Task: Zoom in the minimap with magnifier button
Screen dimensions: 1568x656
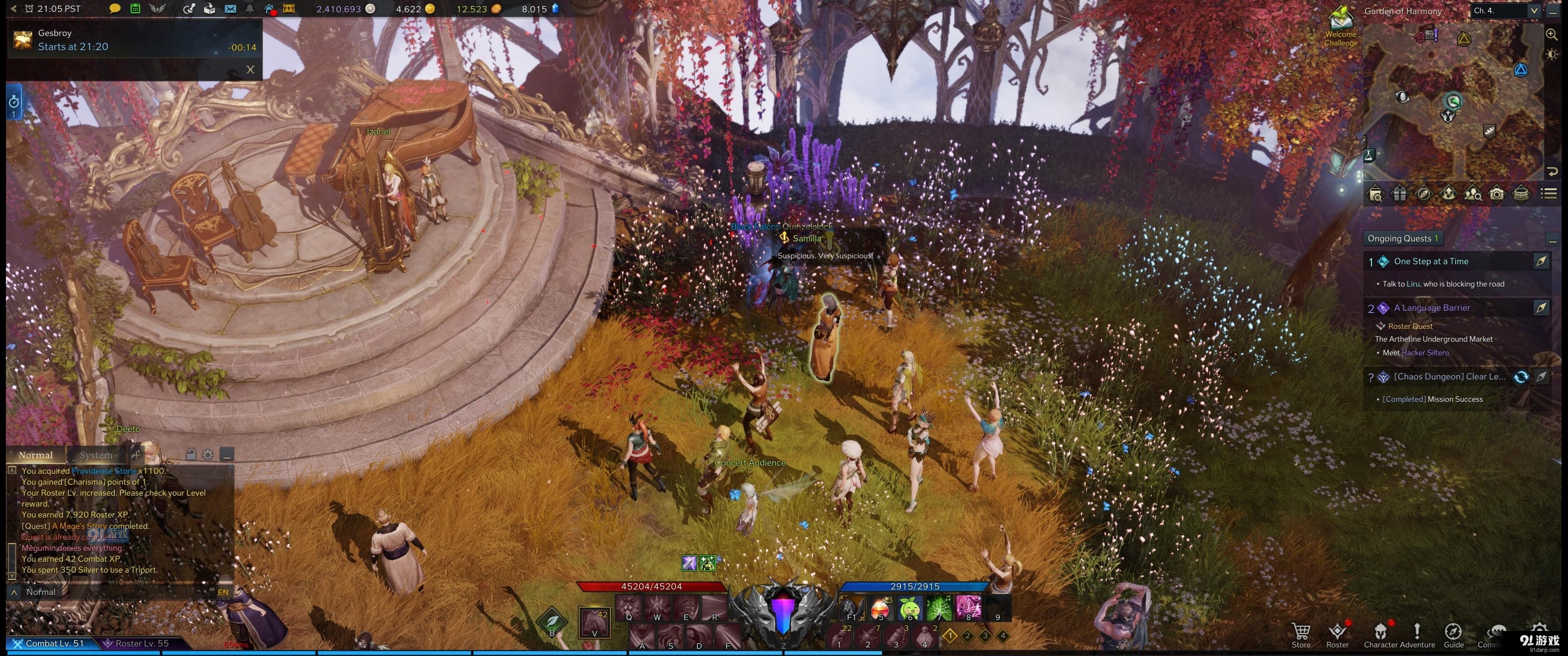Action: tap(1552, 35)
